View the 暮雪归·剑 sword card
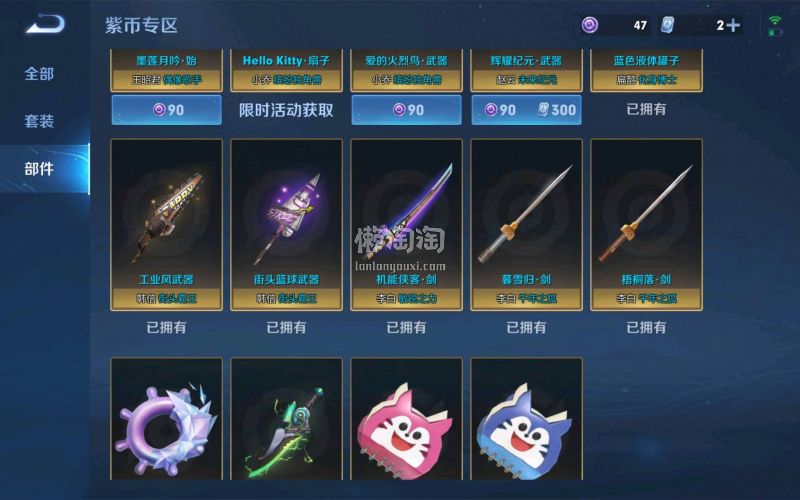Viewport: 800px width, 500px height. 526,223
